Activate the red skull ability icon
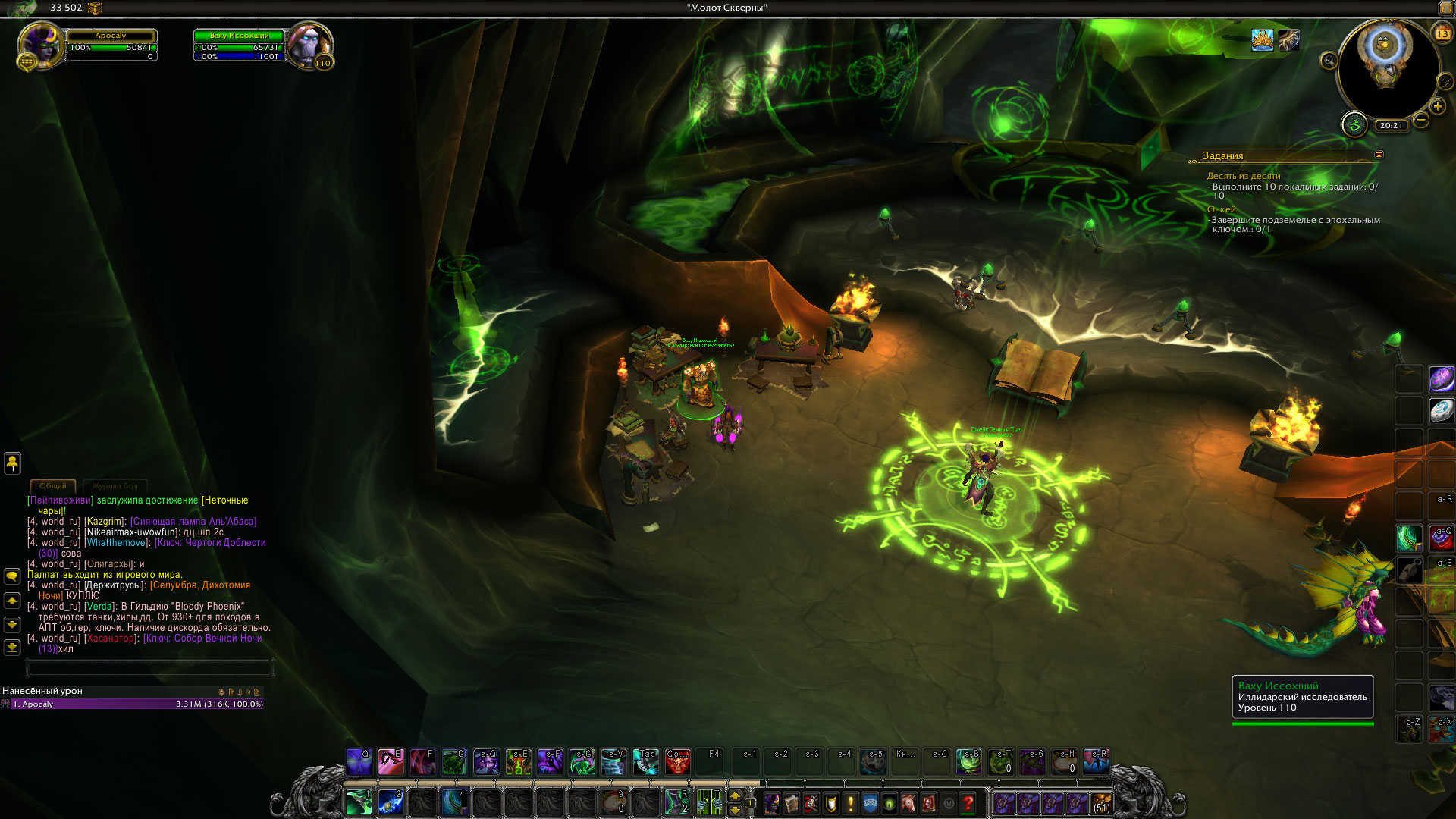 pyautogui.click(x=677, y=761)
